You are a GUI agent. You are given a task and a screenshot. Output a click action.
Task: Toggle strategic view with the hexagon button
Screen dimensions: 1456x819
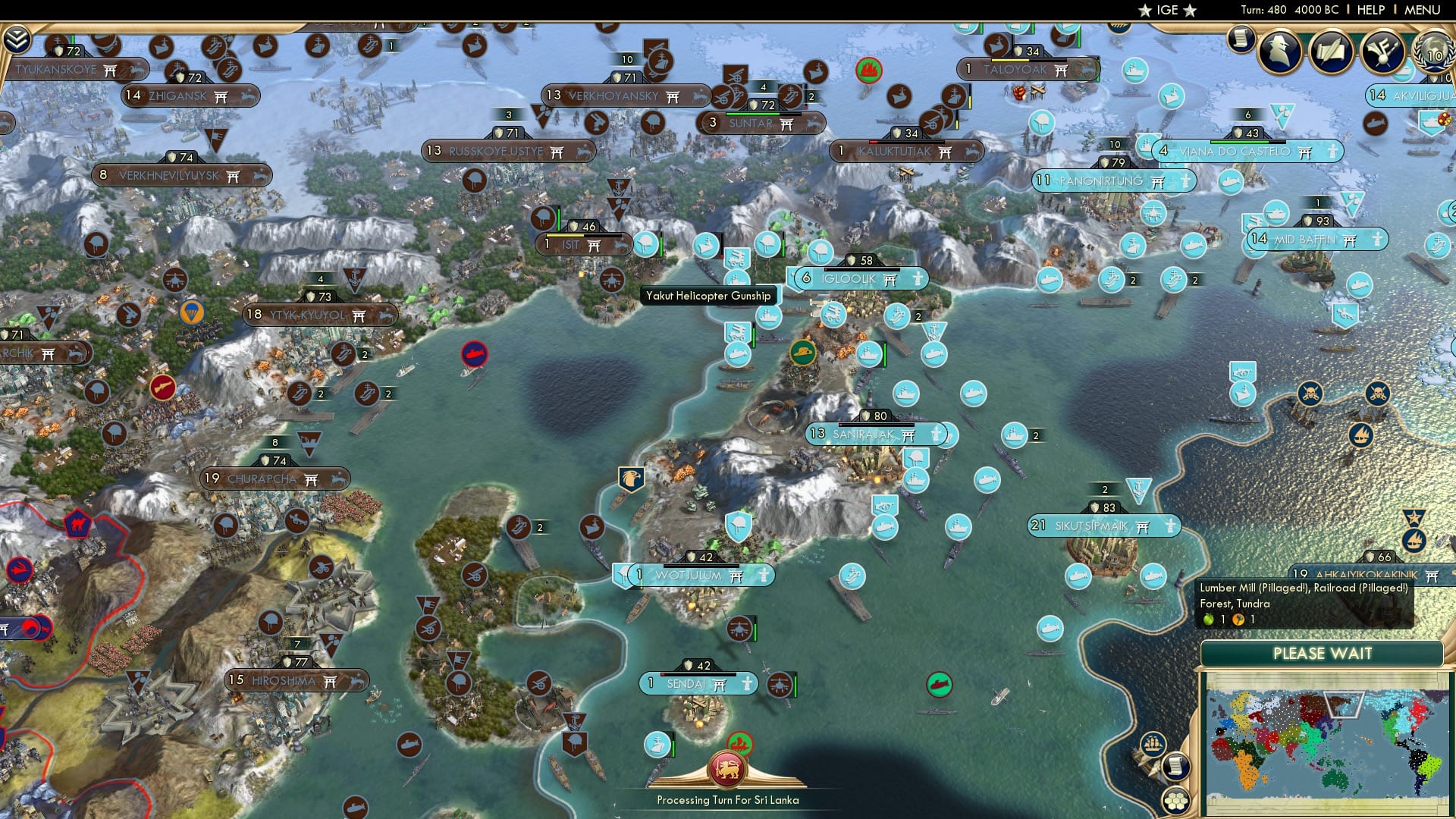pyautogui.click(x=1176, y=801)
